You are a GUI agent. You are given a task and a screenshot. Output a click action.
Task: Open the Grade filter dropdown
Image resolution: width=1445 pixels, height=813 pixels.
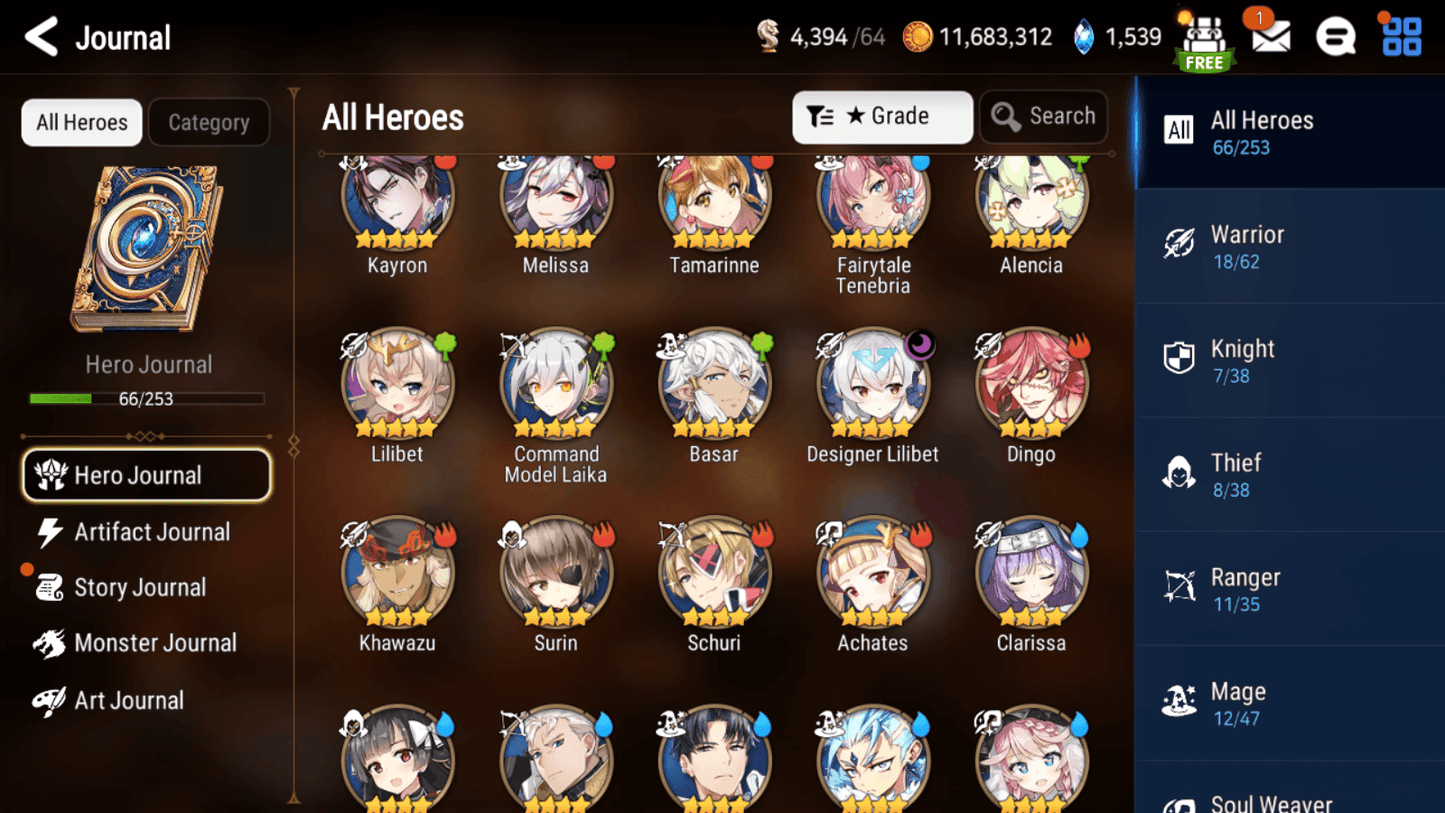[x=881, y=117]
